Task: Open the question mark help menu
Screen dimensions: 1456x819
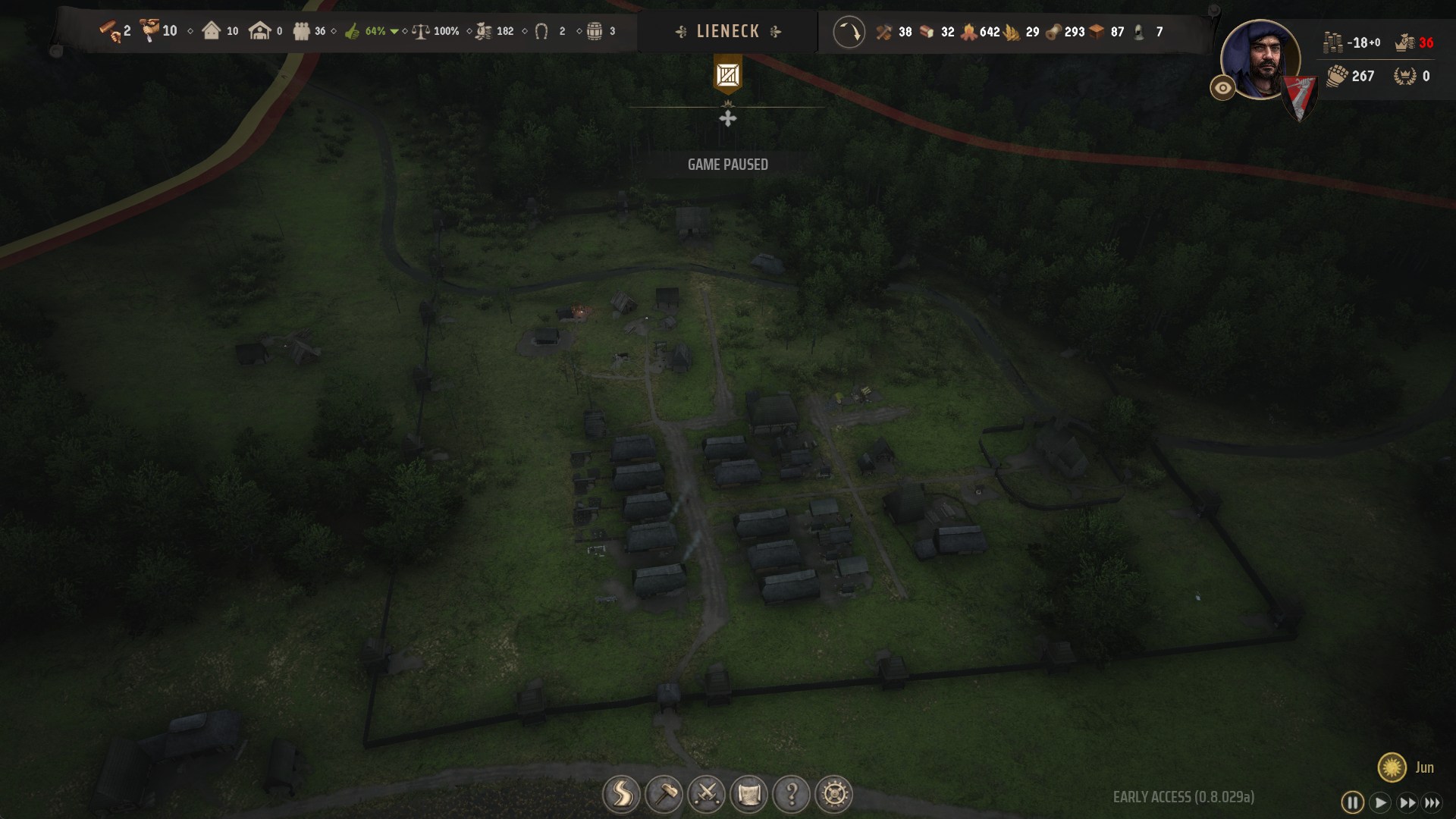Action: point(791,795)
